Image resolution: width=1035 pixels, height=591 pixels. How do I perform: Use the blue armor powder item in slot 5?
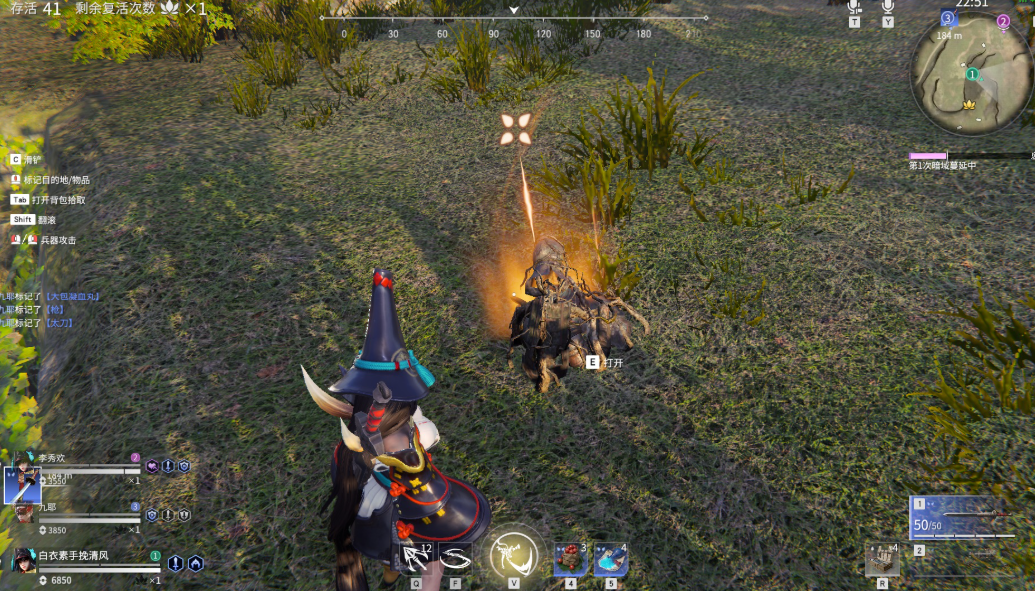(611, 559)
